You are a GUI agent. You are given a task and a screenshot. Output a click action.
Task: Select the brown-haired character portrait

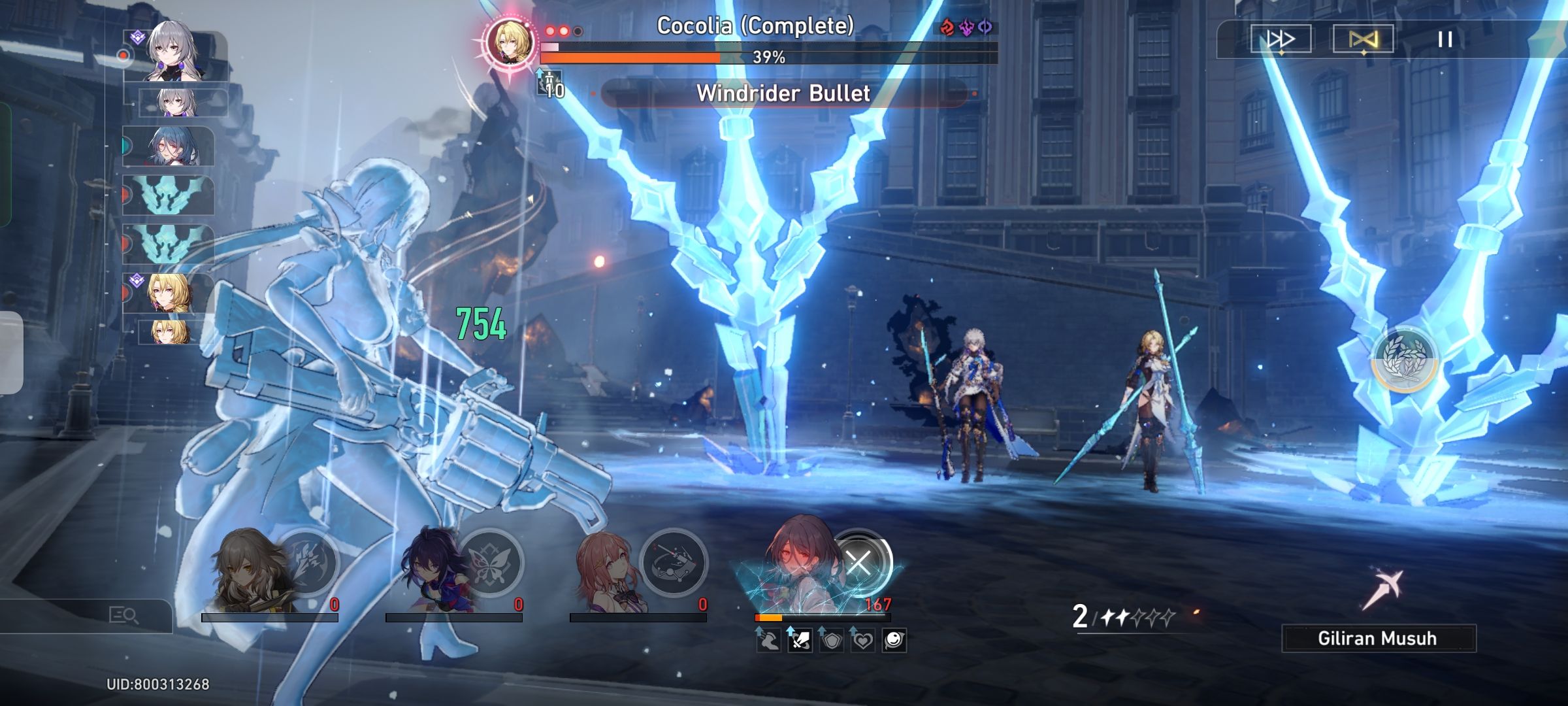point(248,569)
